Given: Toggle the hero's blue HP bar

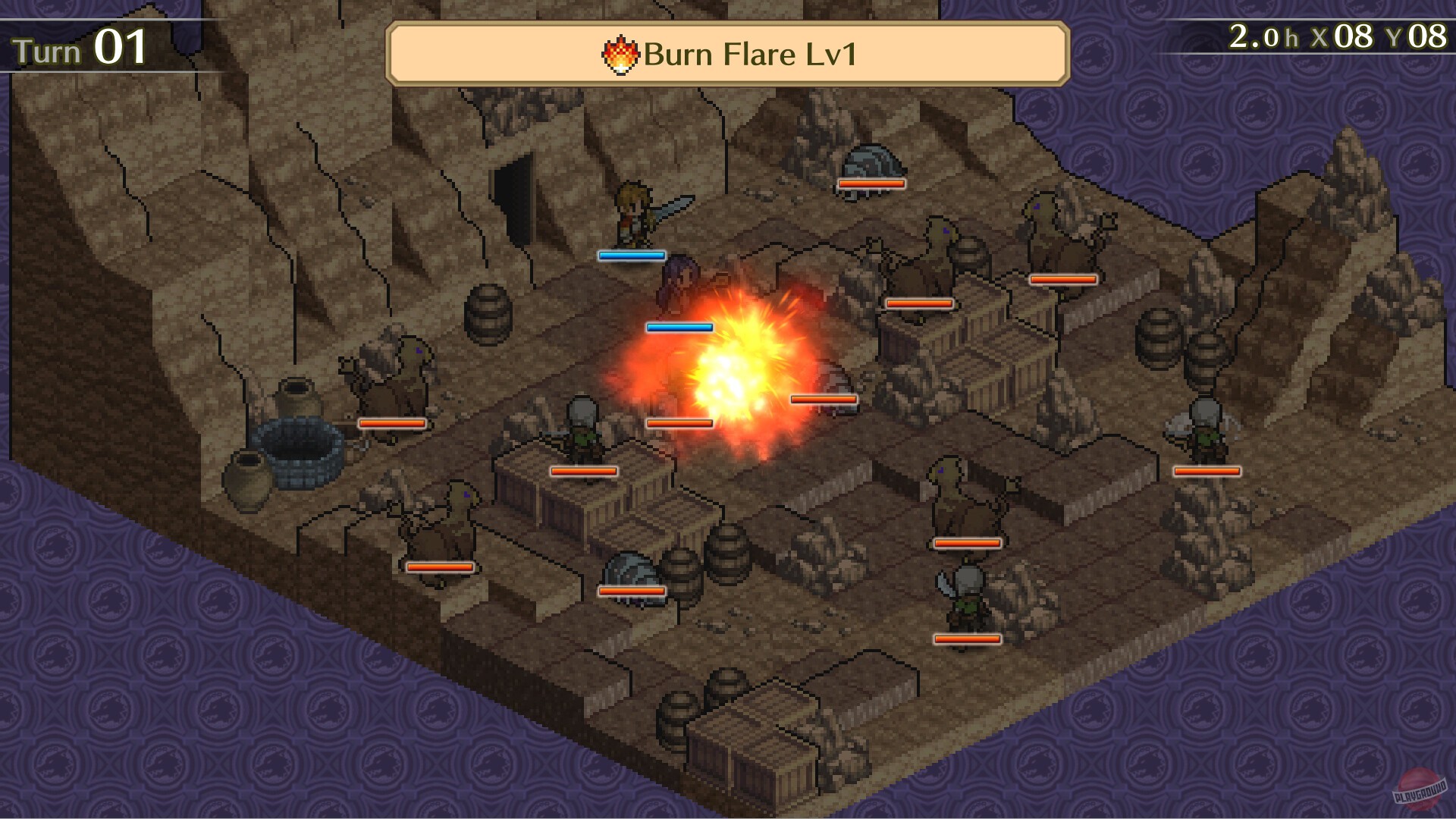Looking at the screenshot, I should (632, 256).
